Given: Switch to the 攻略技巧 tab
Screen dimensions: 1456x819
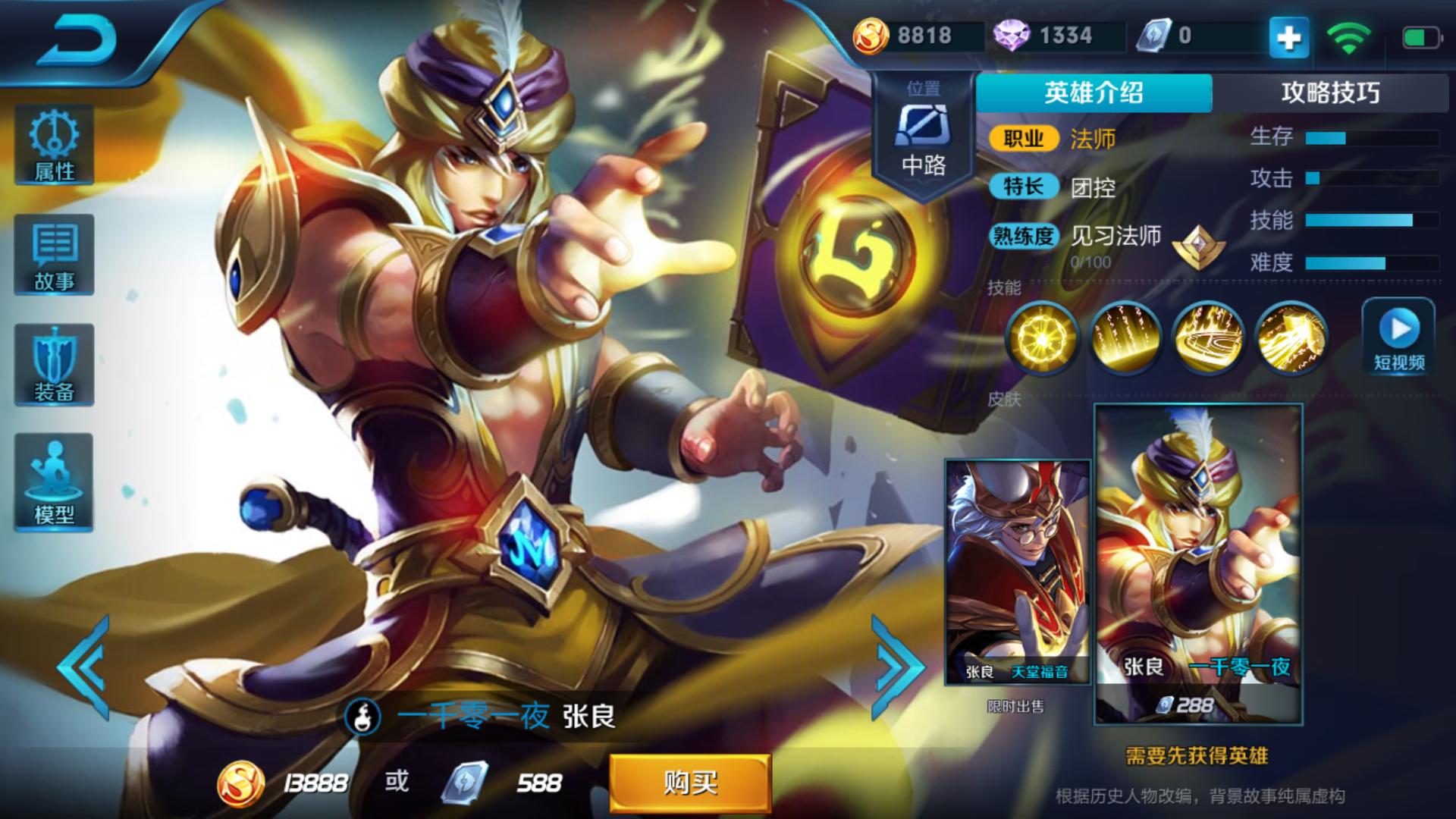Looking at the screenshot, I should pyautogui.click(x=1330, y=93).
